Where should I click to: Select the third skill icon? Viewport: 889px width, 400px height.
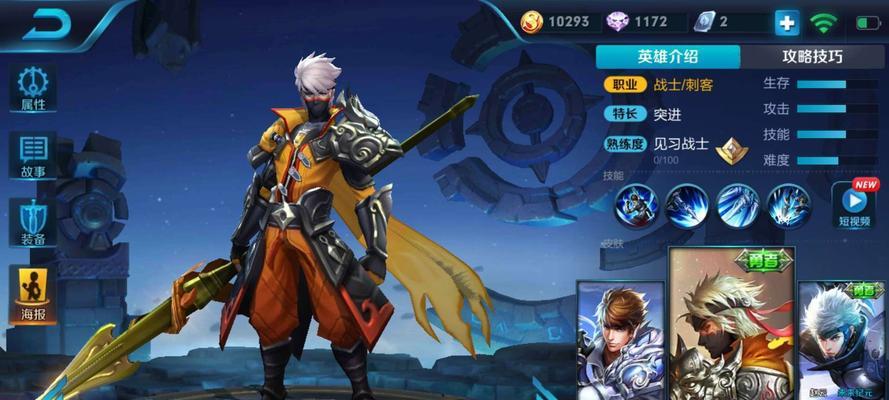pos(738,206)
